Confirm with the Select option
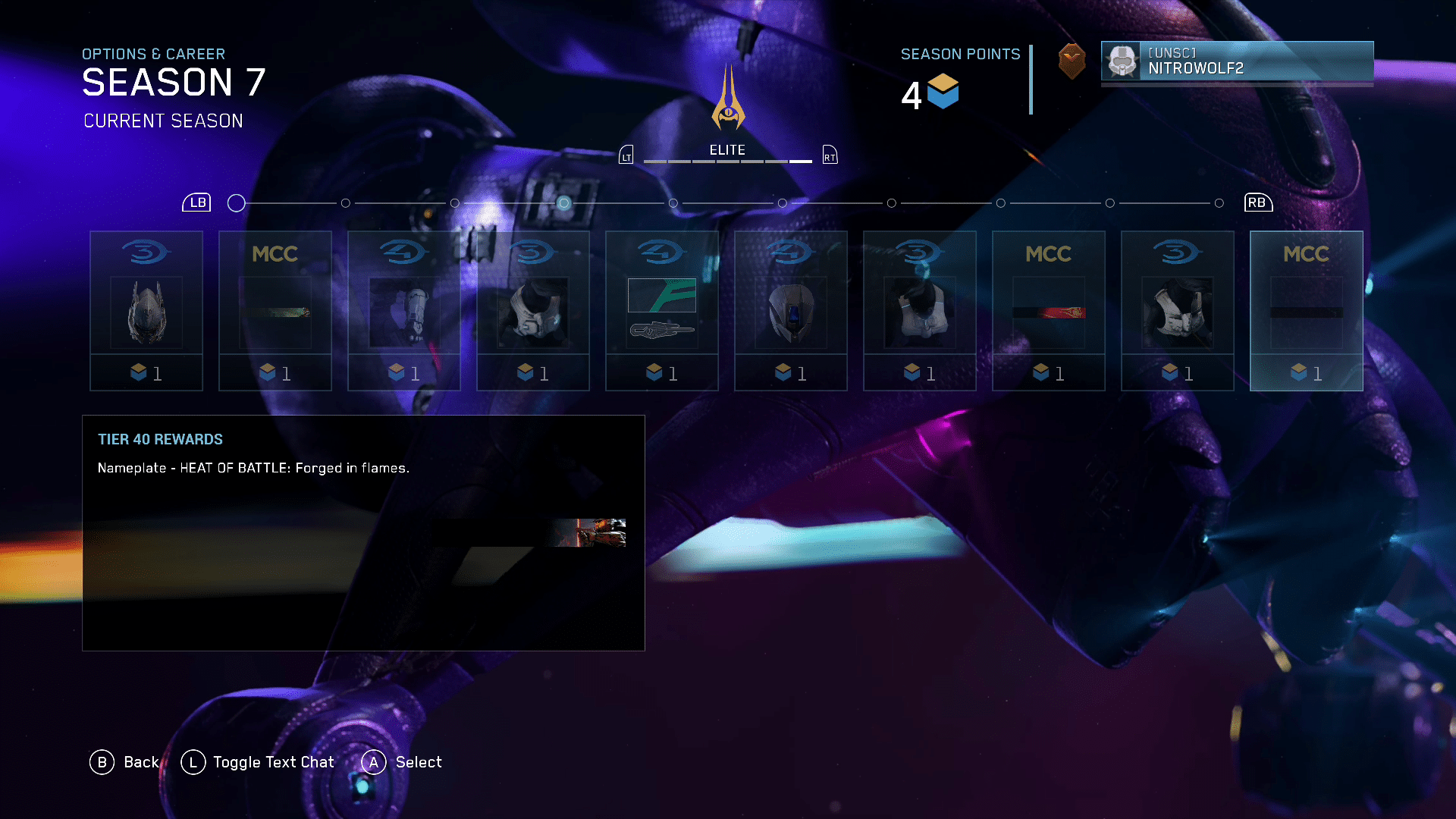1456x819 pixels. pos(418,762)
